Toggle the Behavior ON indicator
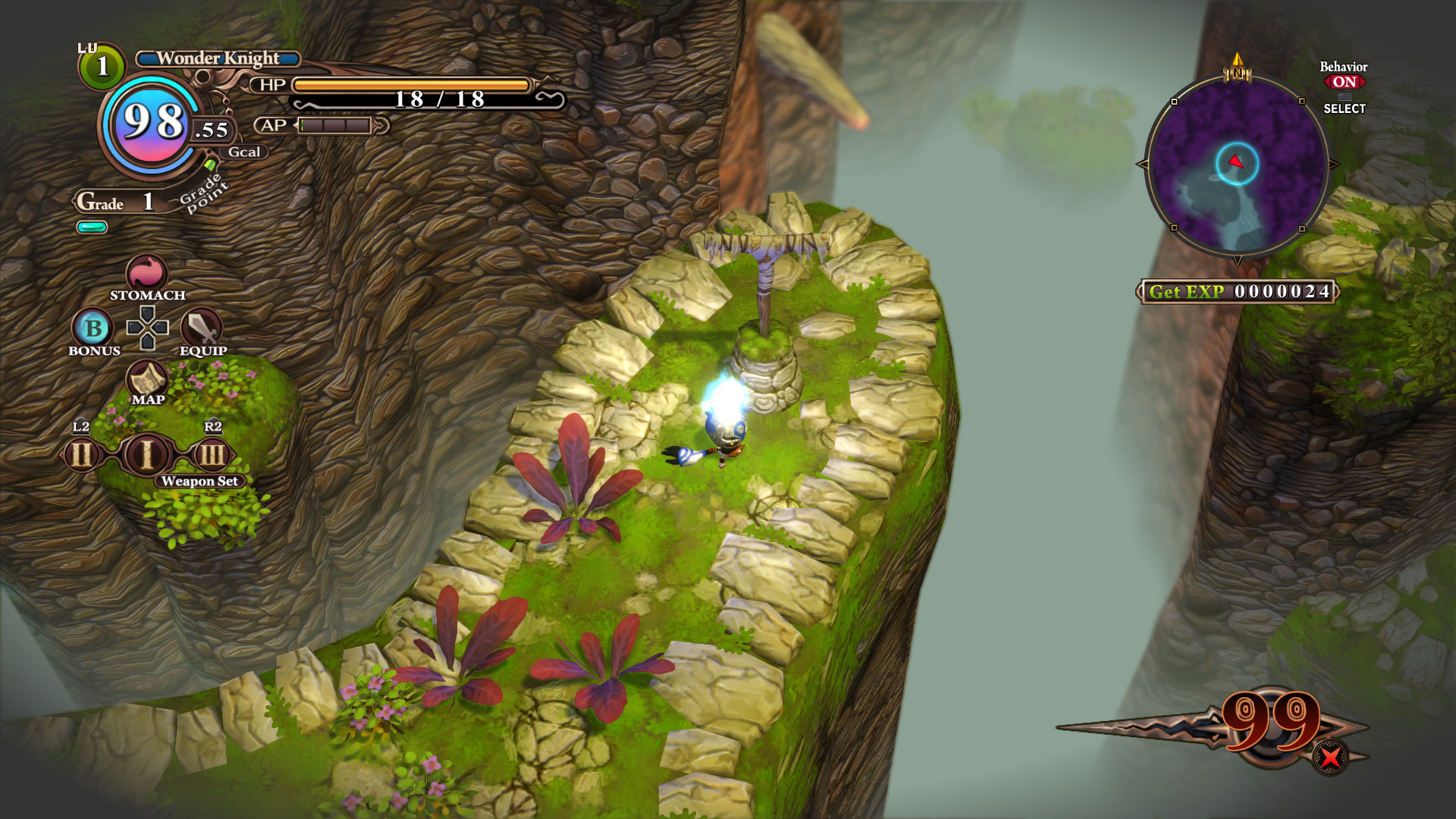Viewport: 1456px width, 819px height. (1344, 82)
